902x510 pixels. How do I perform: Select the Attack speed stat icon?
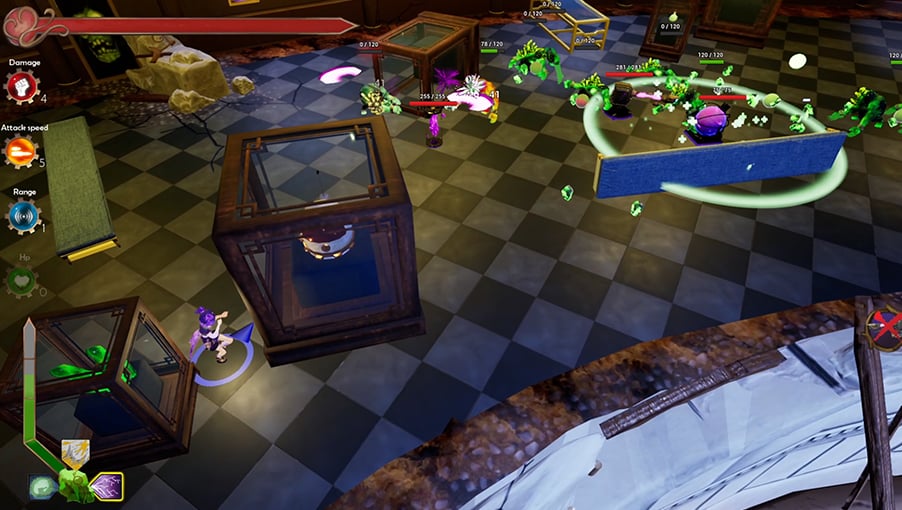[22, 151]
